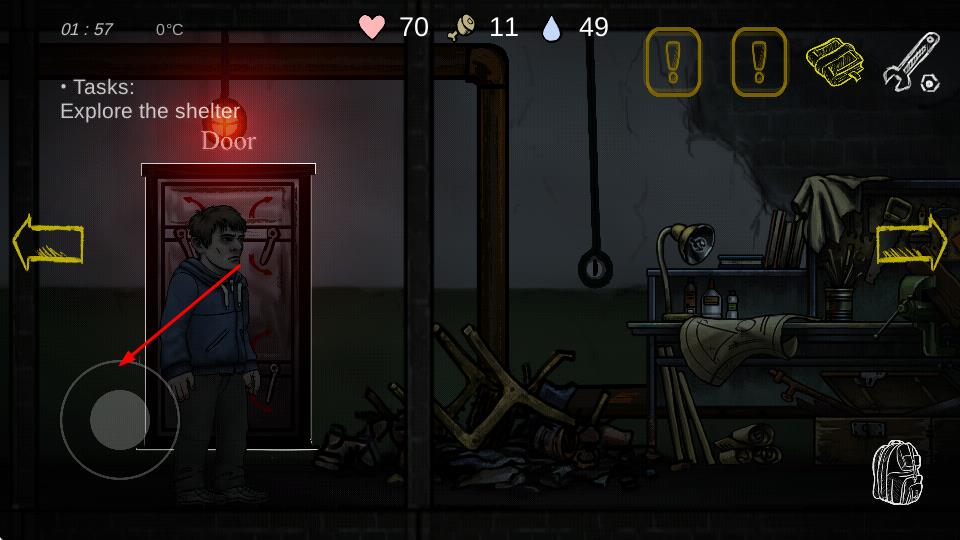Select the yellow folded bundle icon
960x540 pixels.
[x=835, y=62]
